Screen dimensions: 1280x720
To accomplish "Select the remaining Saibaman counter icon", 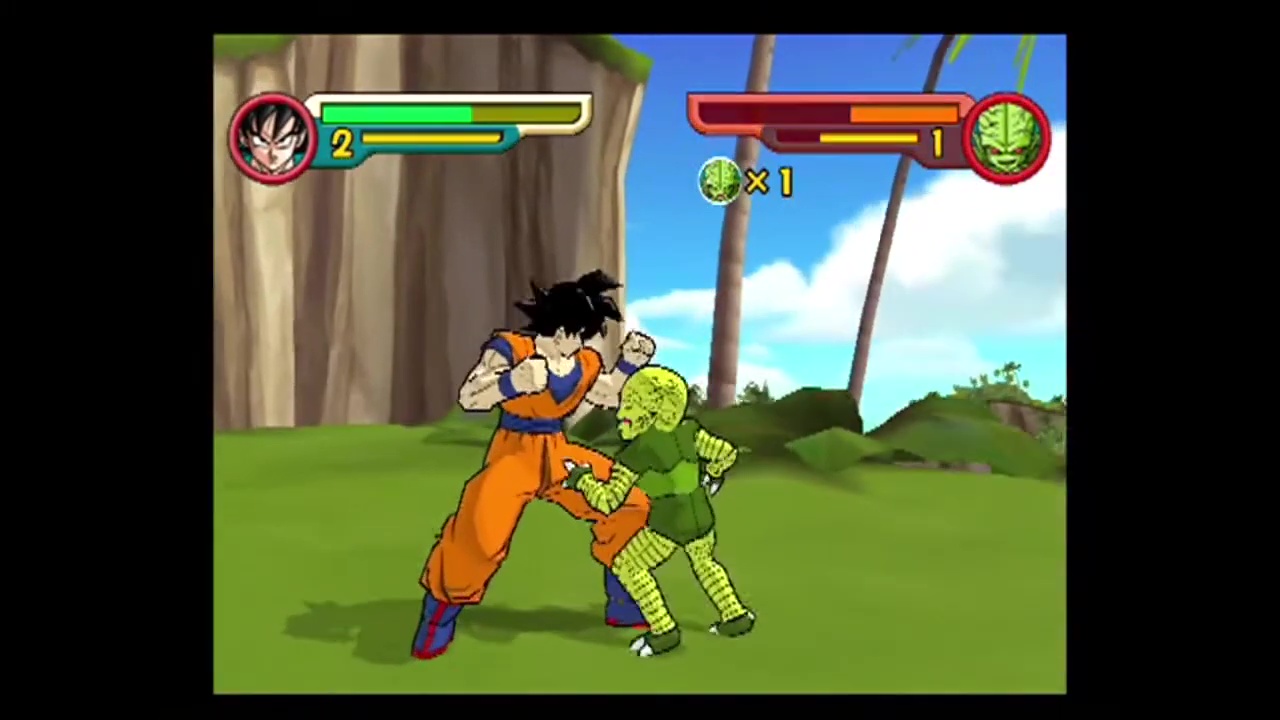I will 721,182.
